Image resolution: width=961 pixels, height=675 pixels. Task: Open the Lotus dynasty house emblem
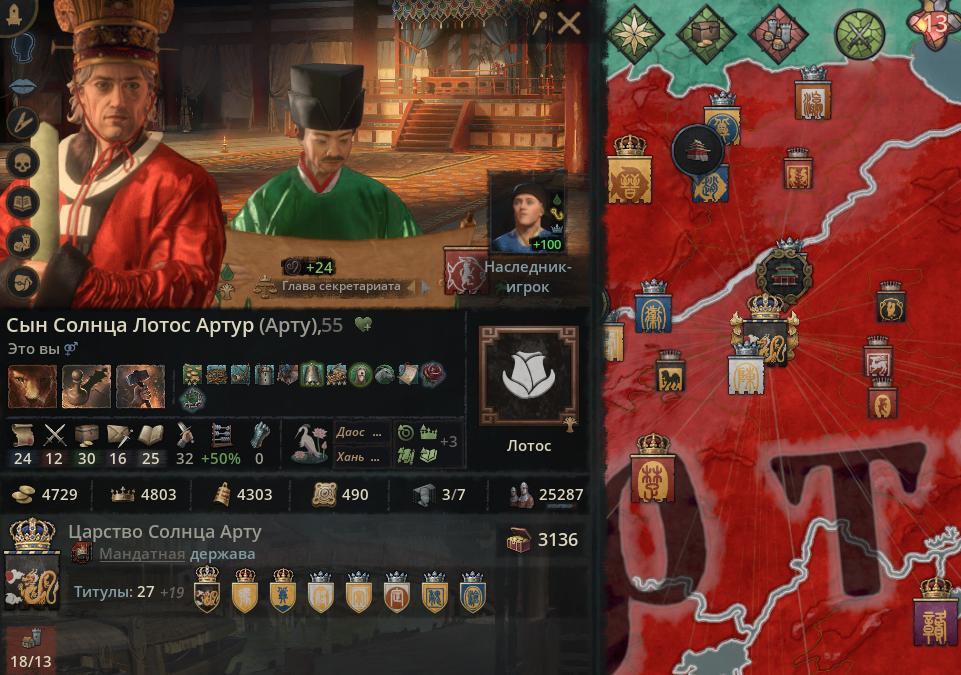(x=527, y=375)
